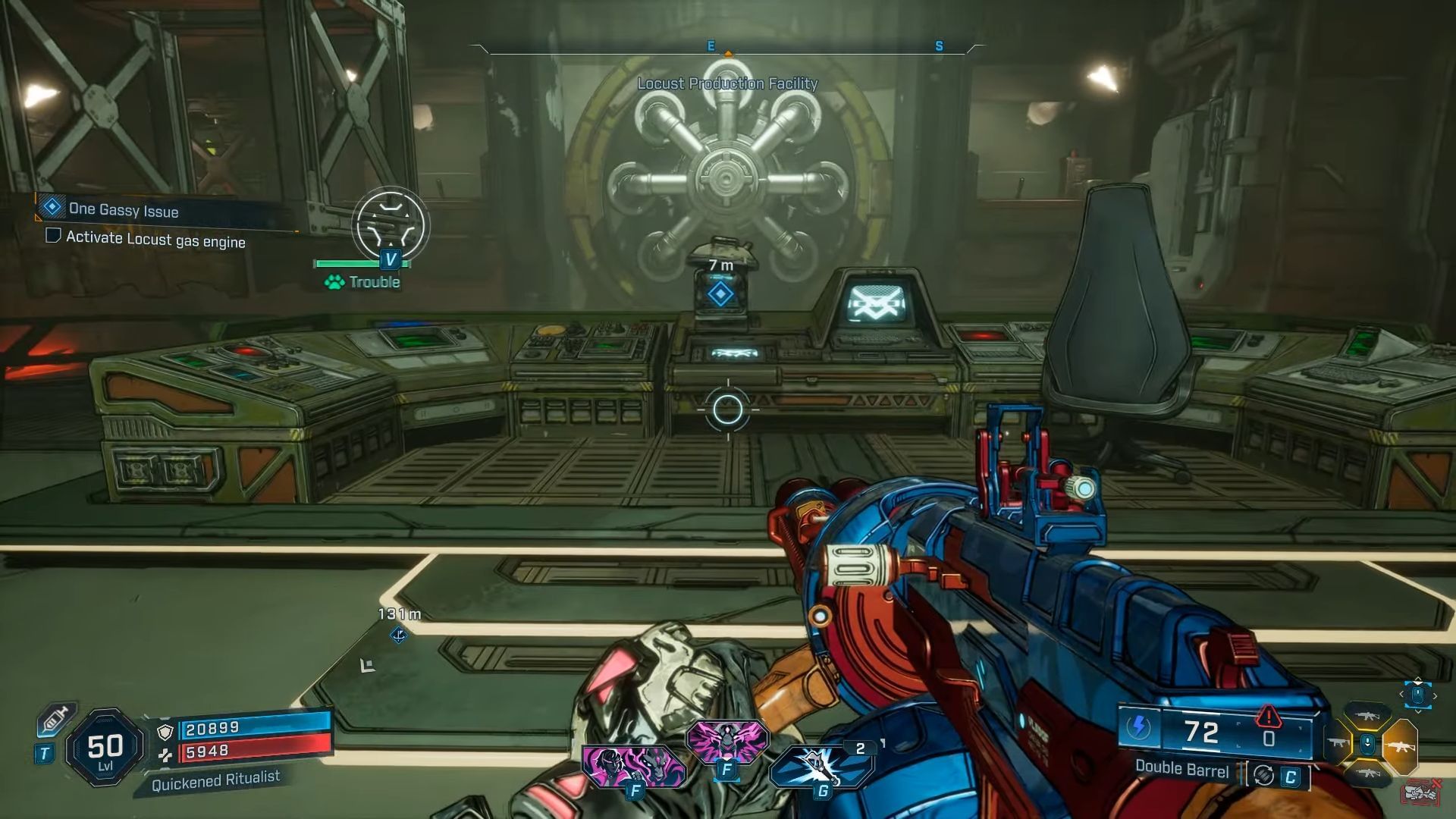Select the 131 m distant waypoint marker
The width and height of the screenshot is (1456, 819).
(399, 635)
